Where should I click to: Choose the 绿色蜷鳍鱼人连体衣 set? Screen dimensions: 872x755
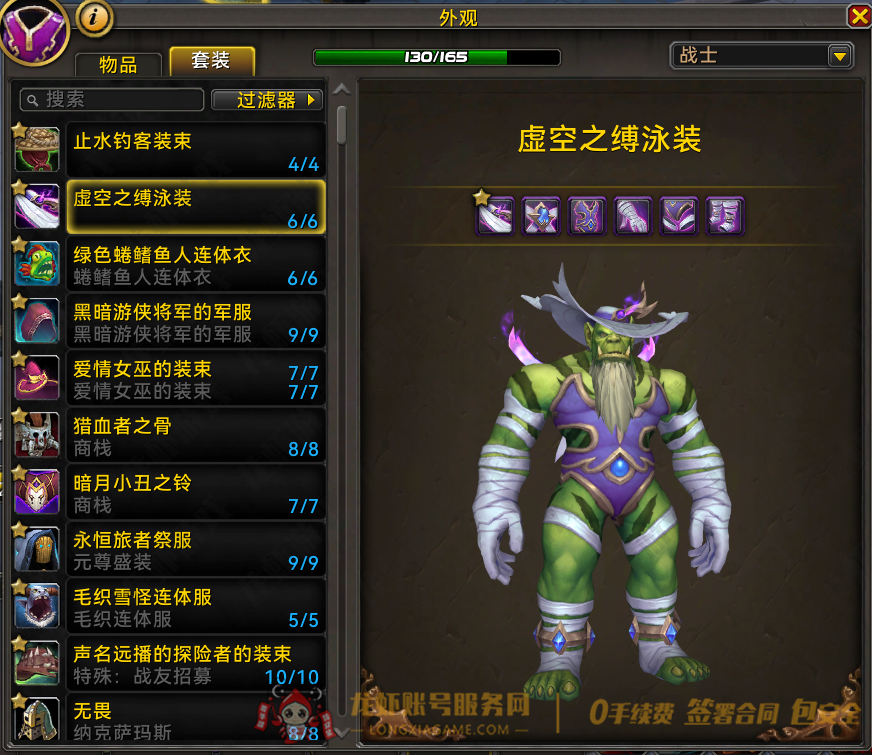click(195, 264)
